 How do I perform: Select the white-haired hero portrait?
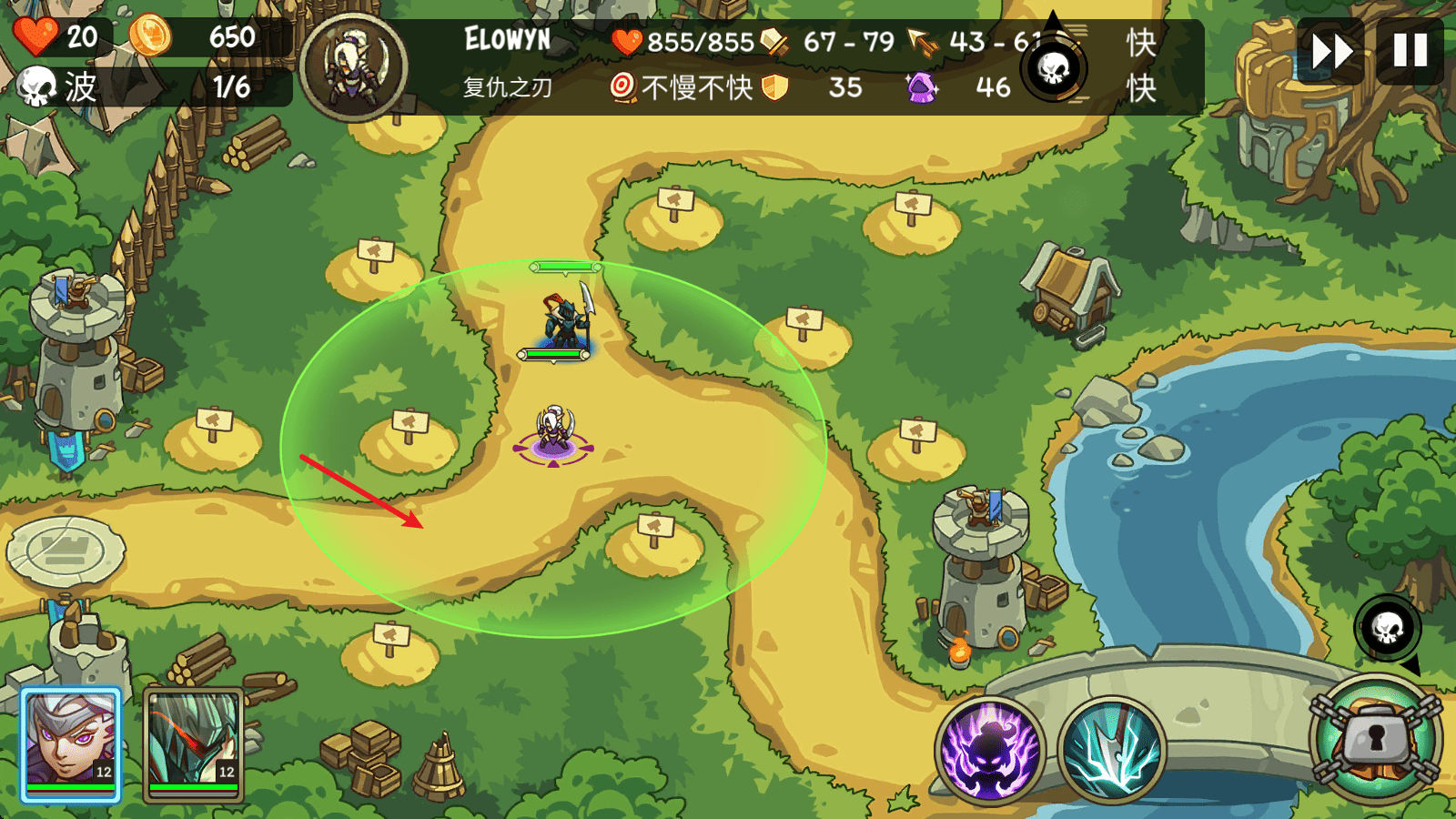(x=71, y=744)
